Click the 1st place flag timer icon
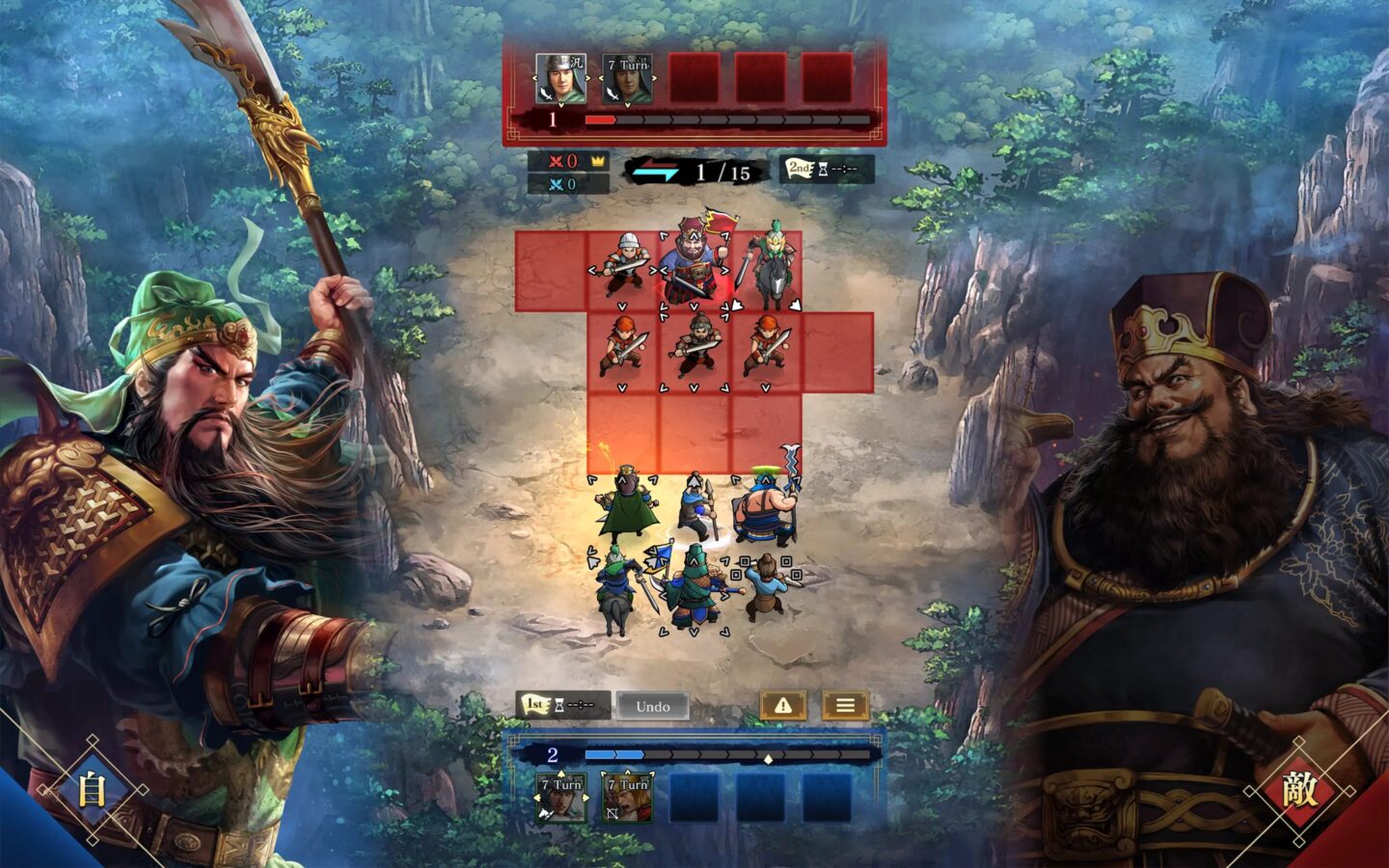Screen dimensions: 1389x868 pyautogui.click(x=533, y=705)
